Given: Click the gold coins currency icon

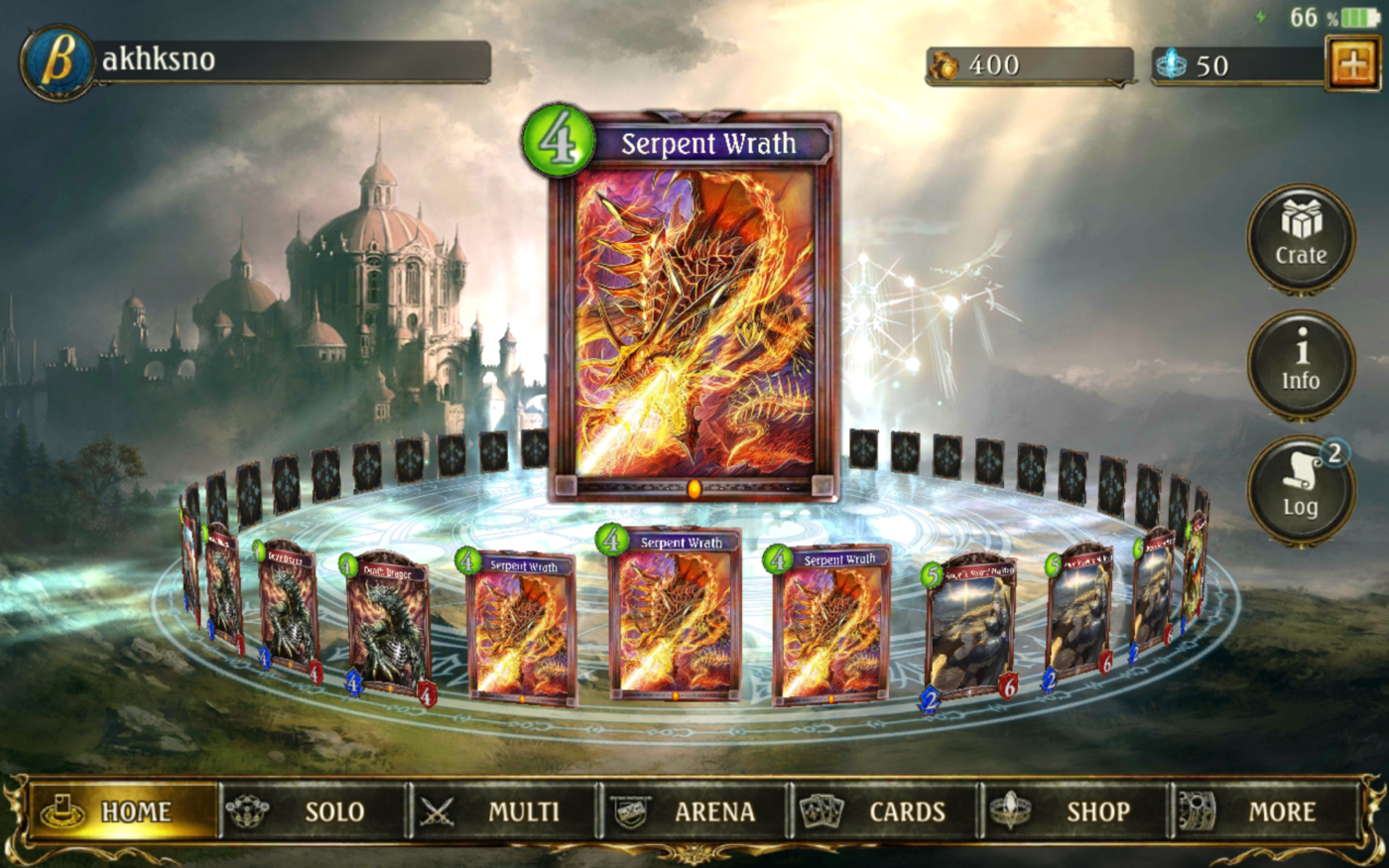Looking at the screenshot, I should tap(945, 64).
